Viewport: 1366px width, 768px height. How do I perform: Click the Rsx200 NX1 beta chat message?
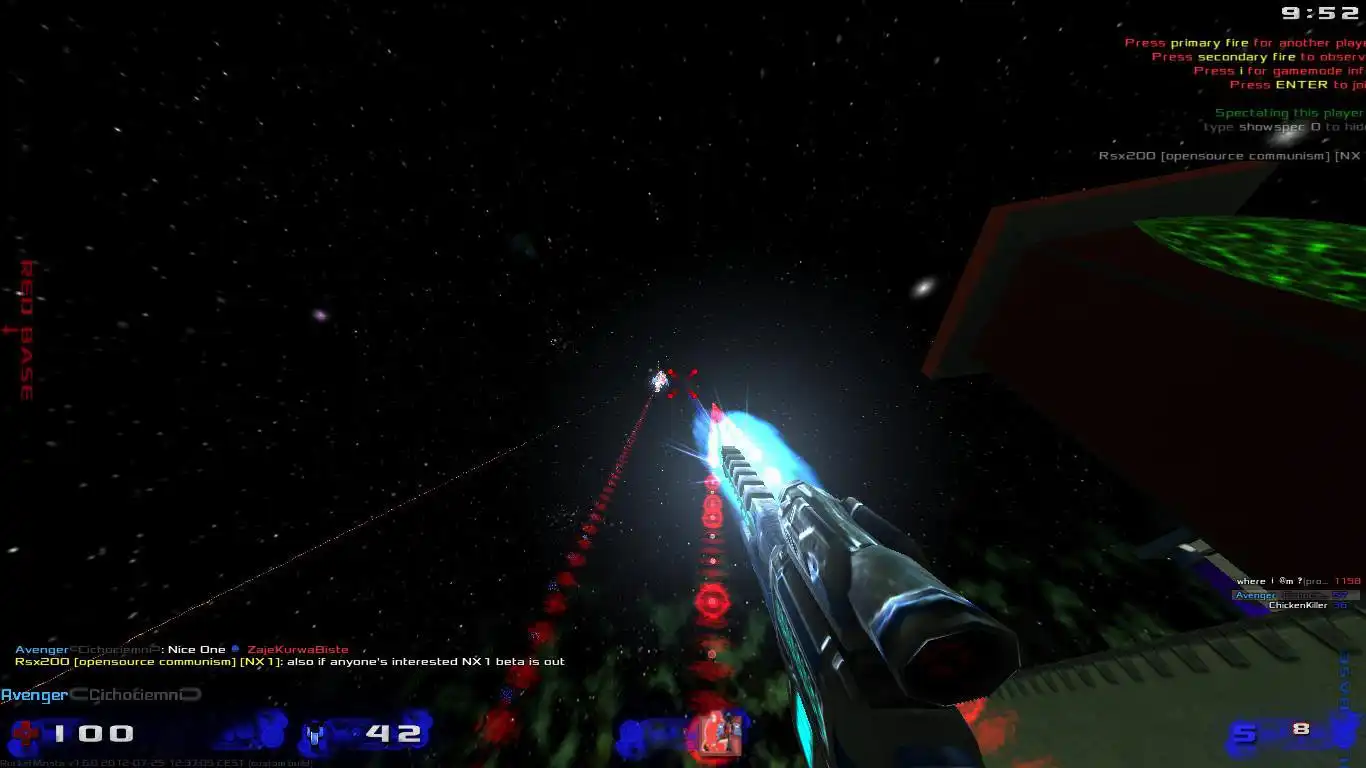tap(290, 661)
